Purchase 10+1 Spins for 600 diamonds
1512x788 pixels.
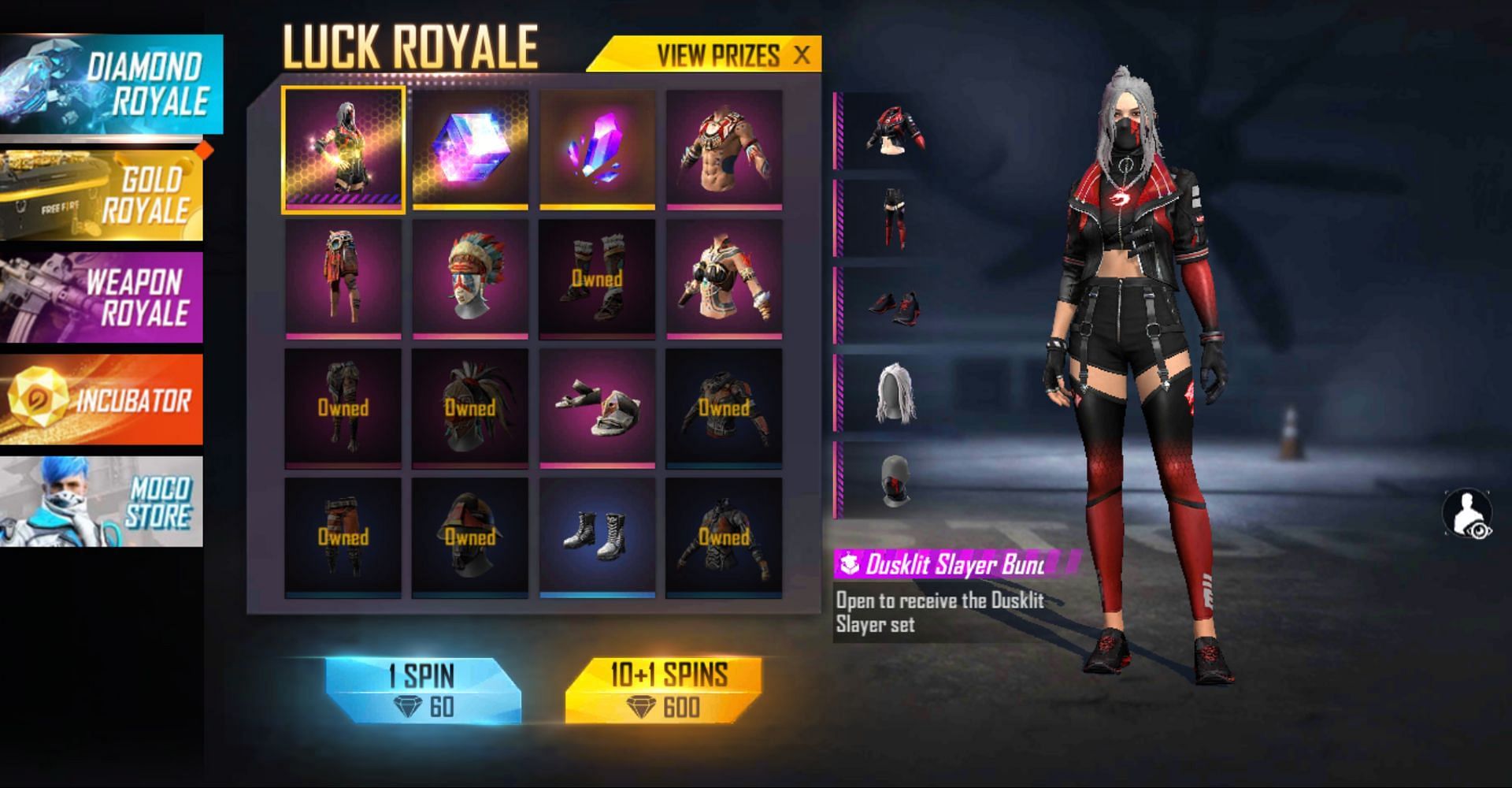[x=662, y=691]
